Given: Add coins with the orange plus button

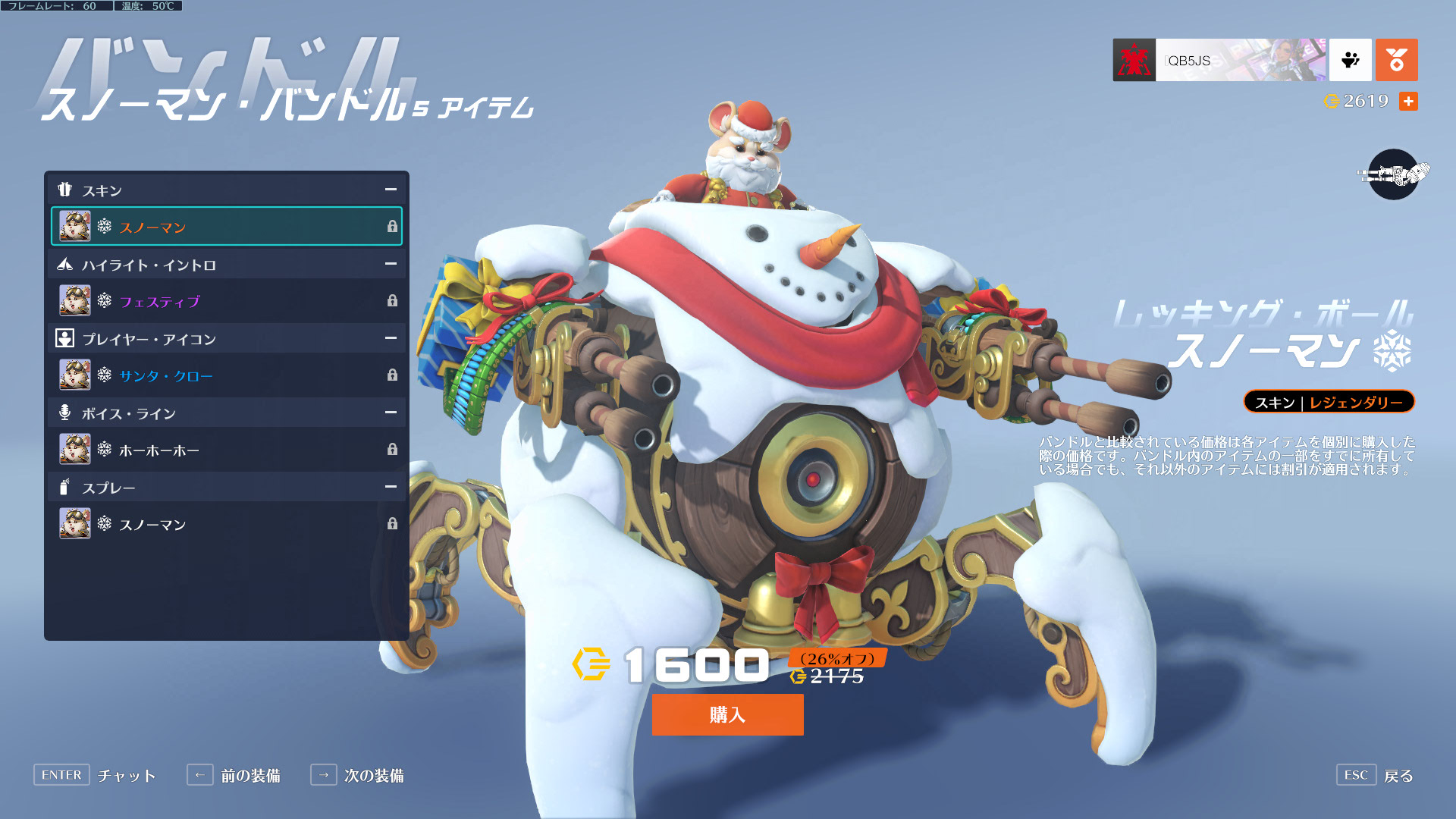Looking at the screenshot, I should point(1408,101).
